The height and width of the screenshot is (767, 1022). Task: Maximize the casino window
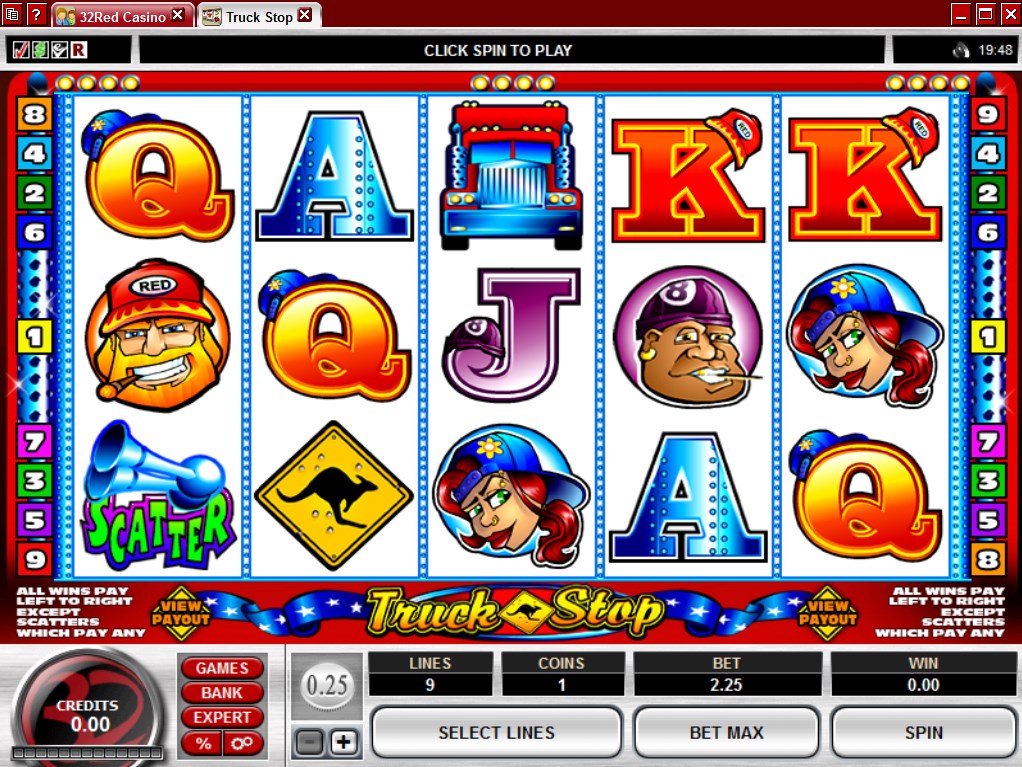point(984,14)
